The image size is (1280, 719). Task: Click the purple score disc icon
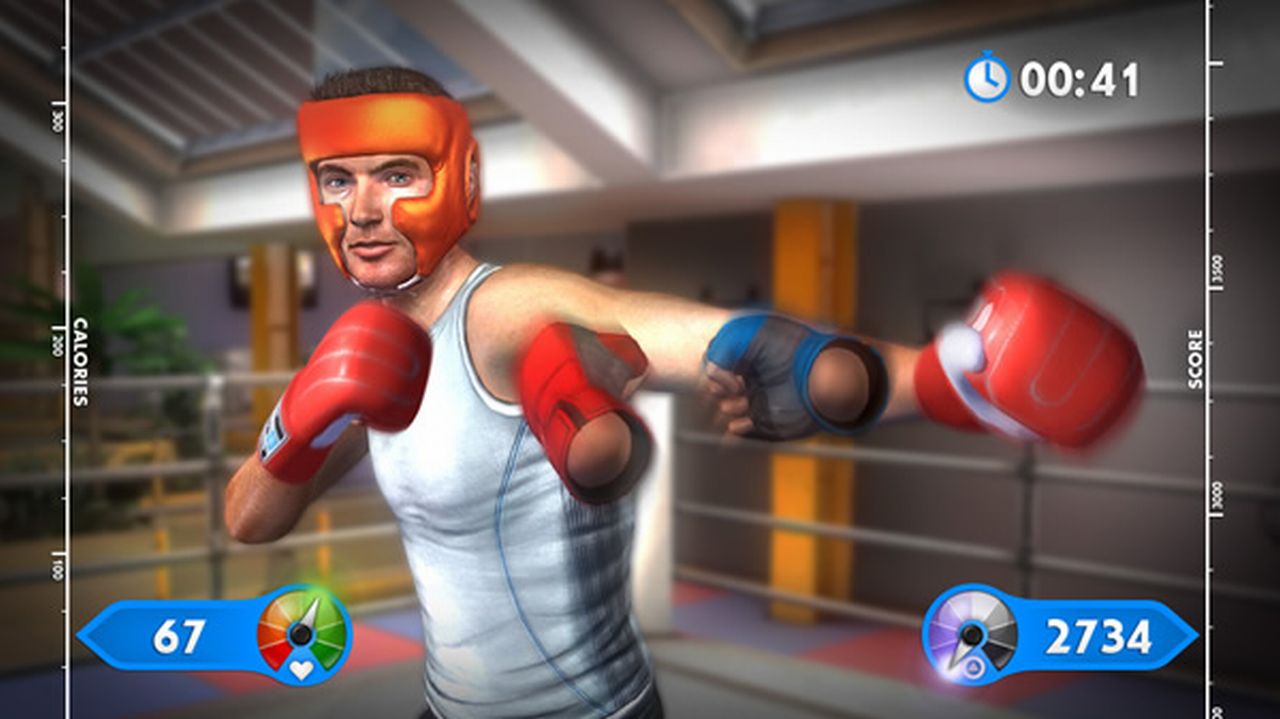pyautogui.click(x=970, y=634)
